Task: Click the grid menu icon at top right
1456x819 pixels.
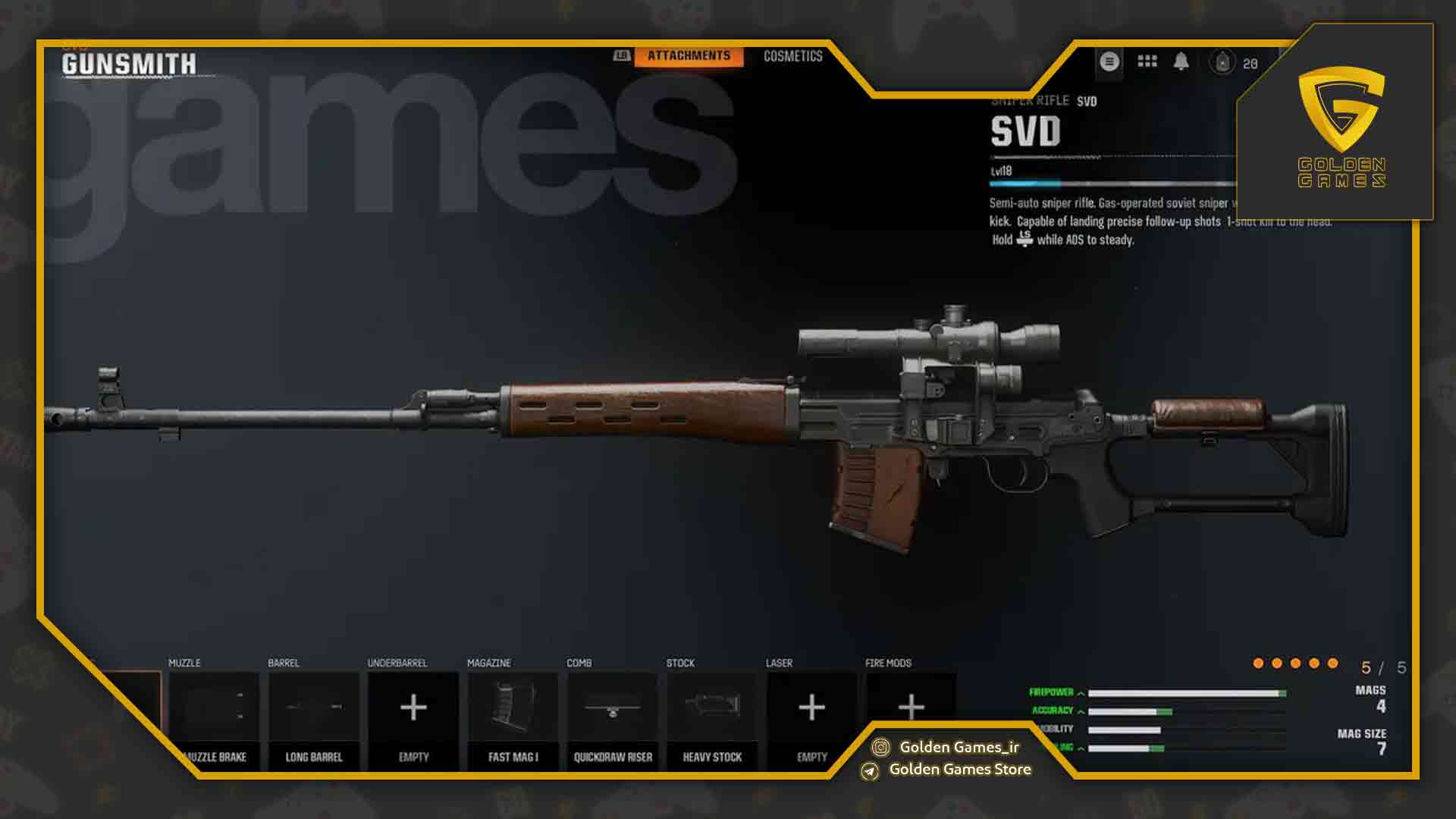Action: 1147,61
